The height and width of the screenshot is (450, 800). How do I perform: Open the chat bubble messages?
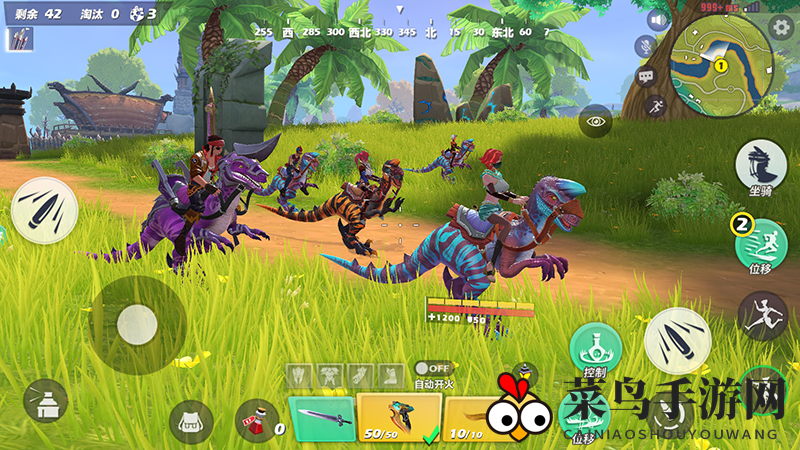[645, 75]
